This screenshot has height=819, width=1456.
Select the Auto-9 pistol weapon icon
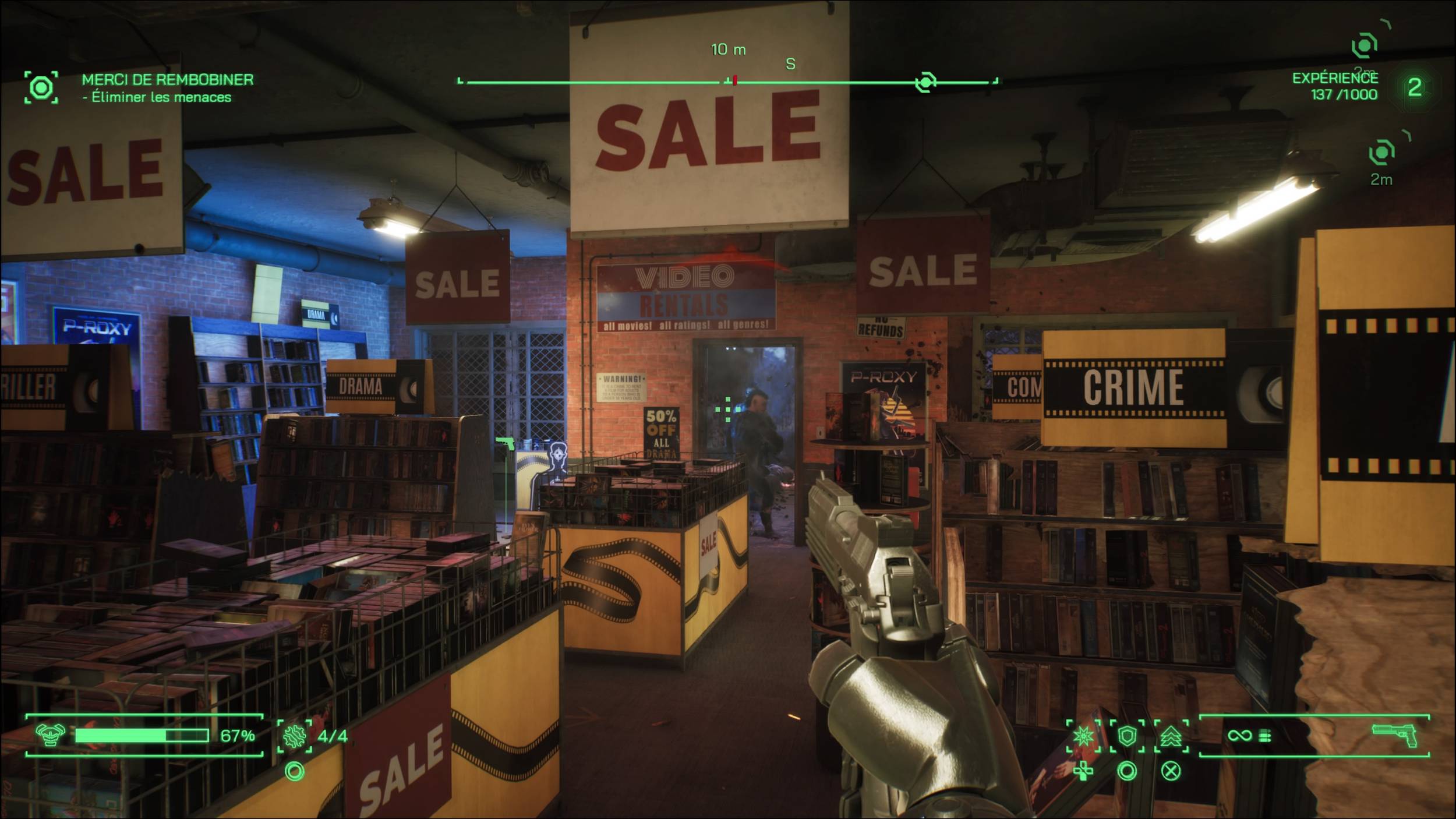[1395, 736]
